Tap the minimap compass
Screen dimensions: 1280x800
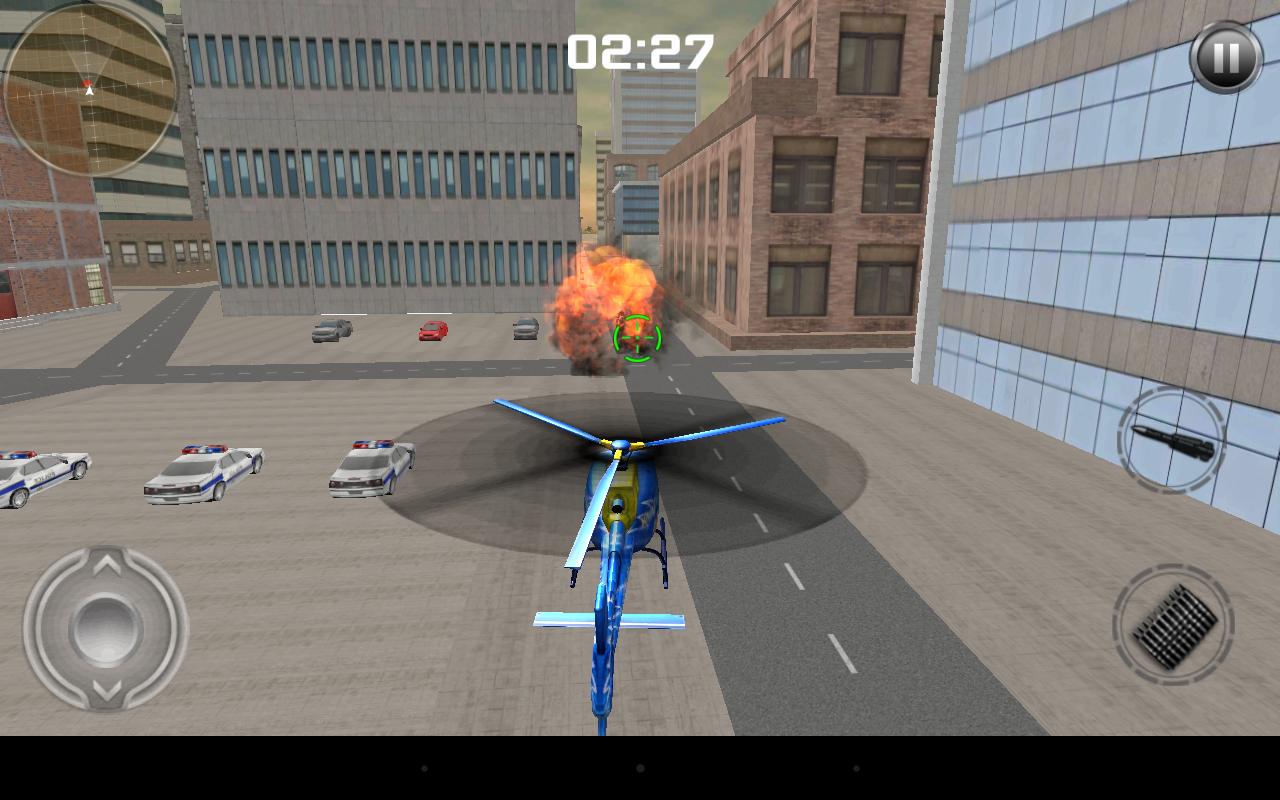pos(88,90)
